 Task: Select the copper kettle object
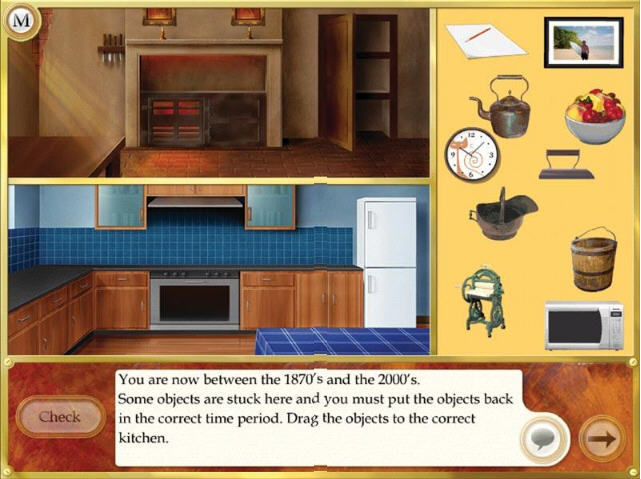click(500, 107)
